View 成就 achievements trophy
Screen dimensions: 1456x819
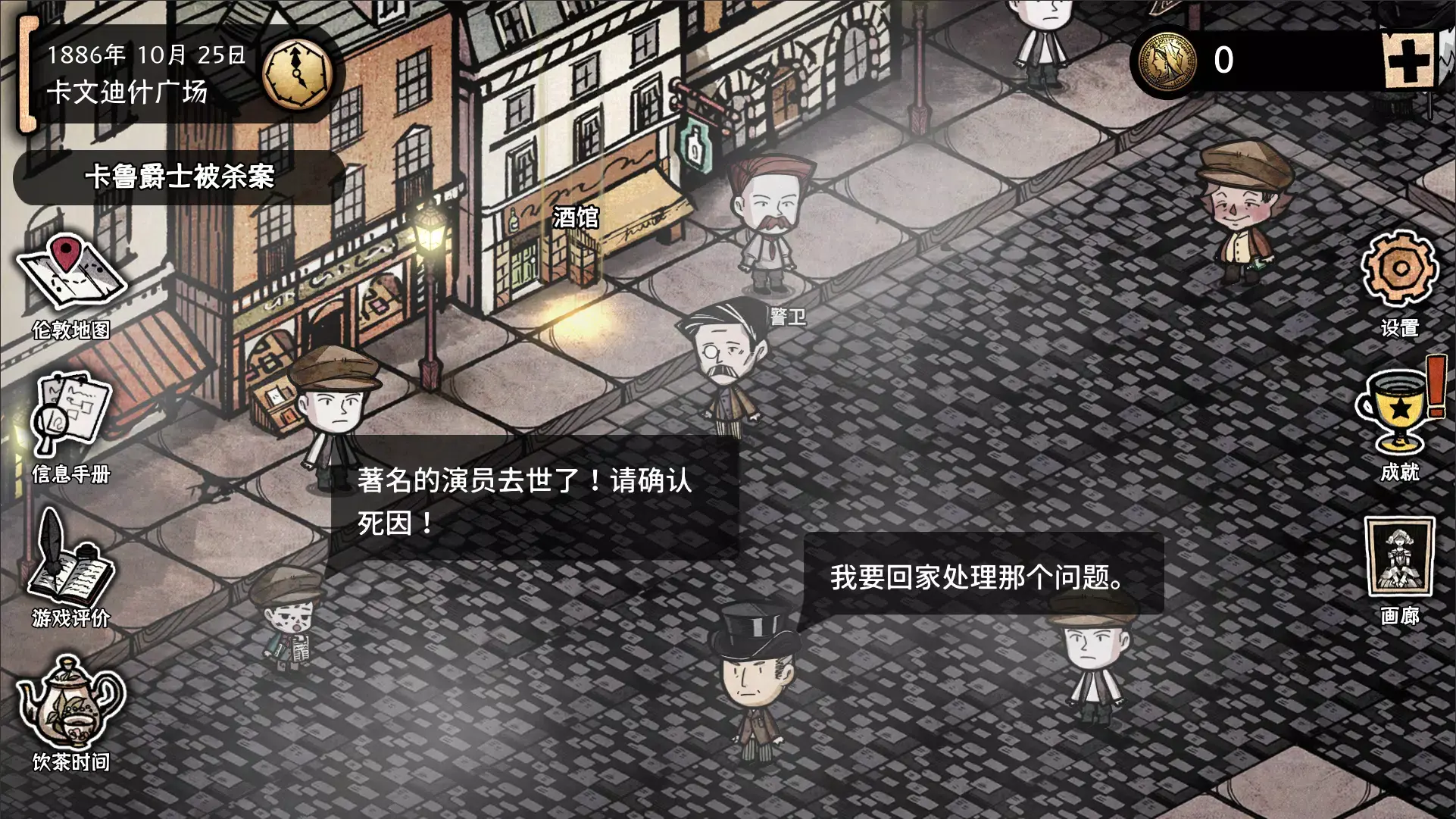tap(1398, 413)
